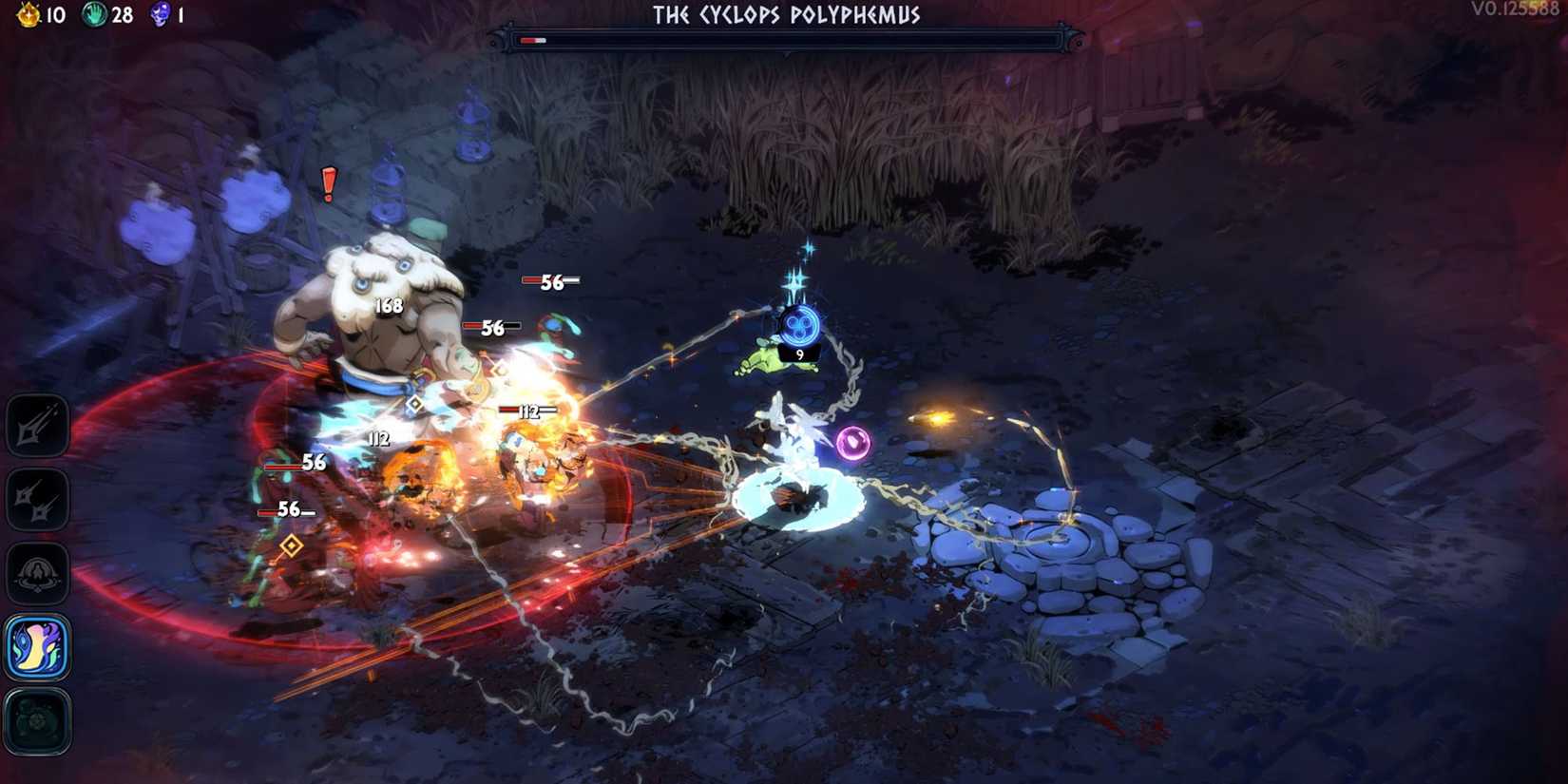Click the Cast ability icon

[x=38, y=575]
